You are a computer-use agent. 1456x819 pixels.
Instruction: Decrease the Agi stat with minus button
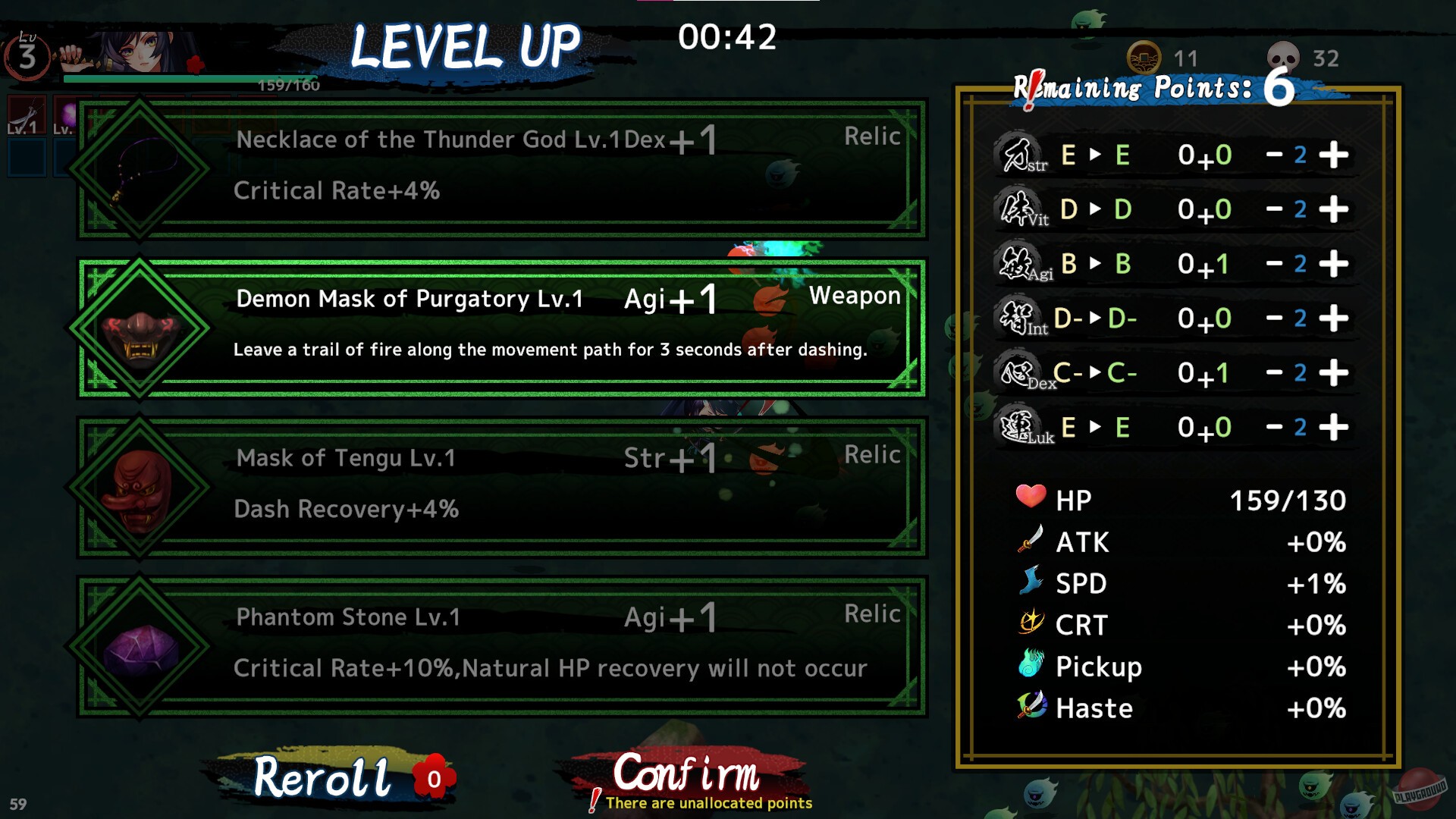point(1276,263)
